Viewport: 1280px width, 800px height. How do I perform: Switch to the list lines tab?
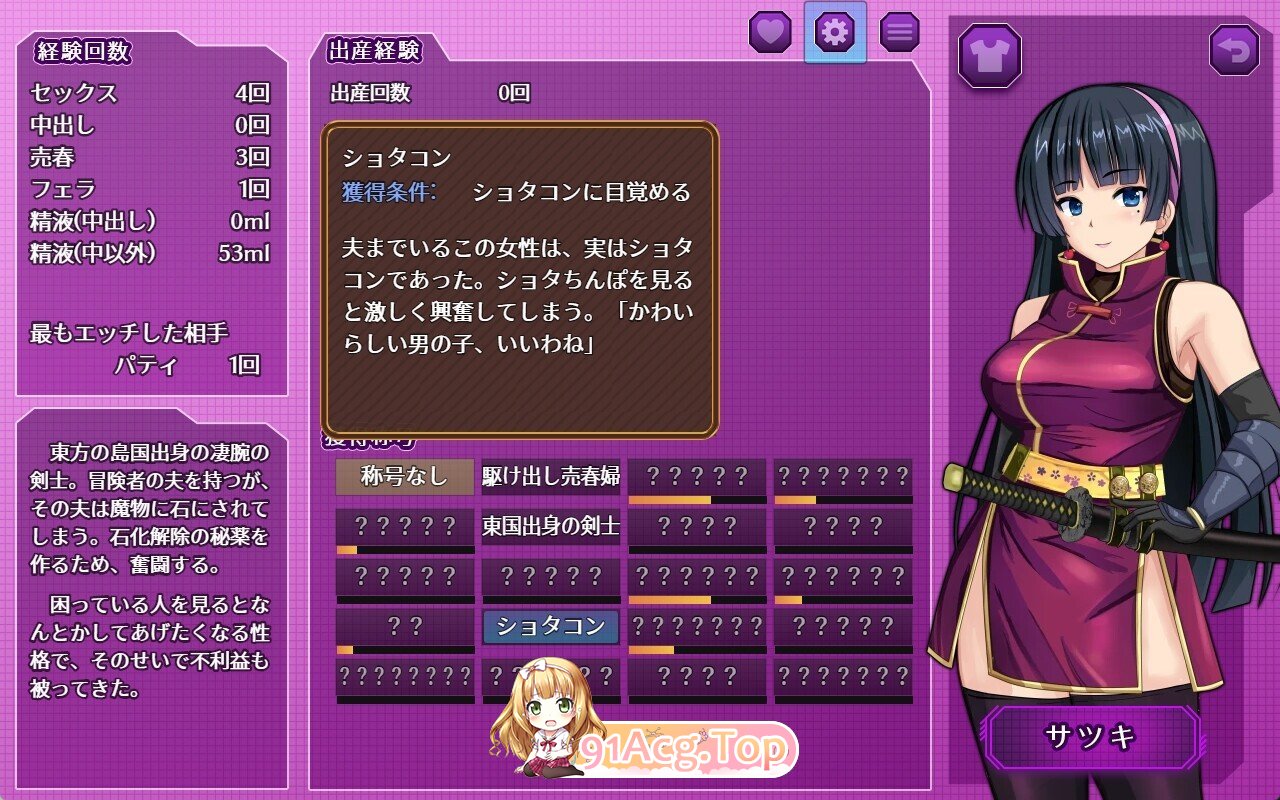tap(899, 32)
